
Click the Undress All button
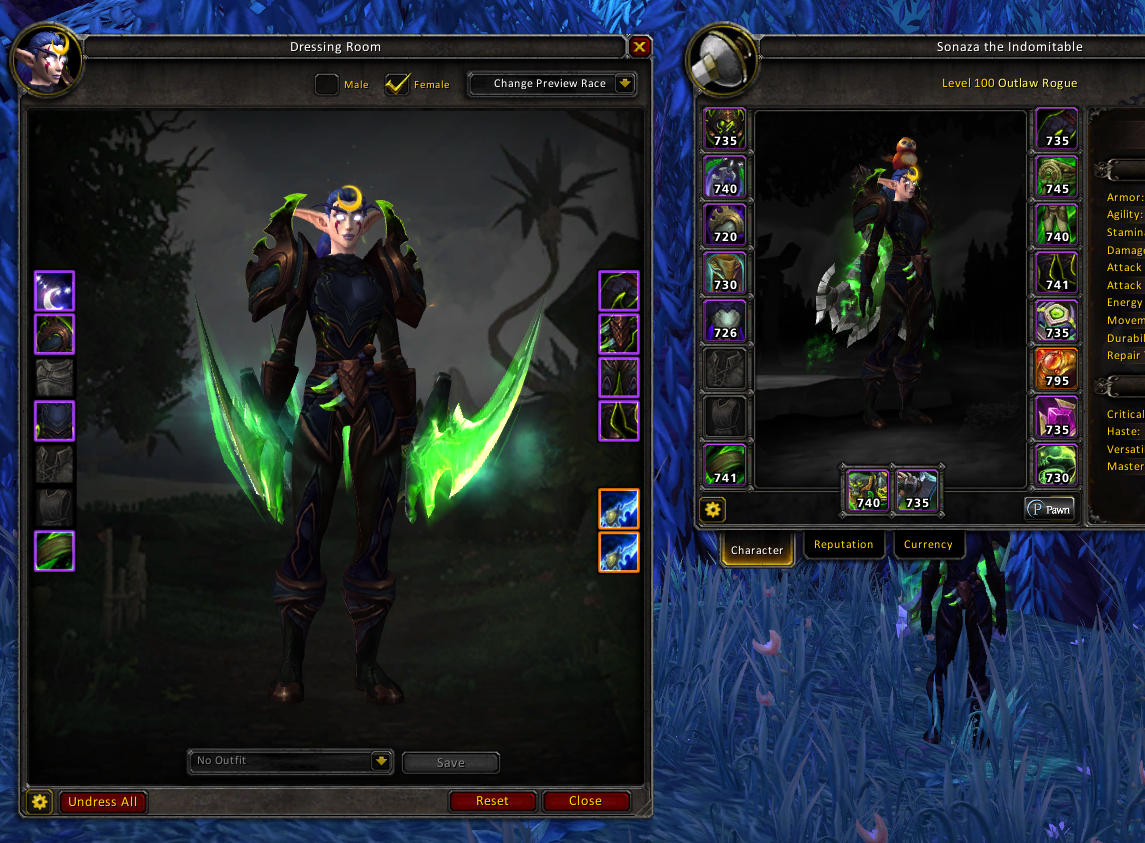[103, 802]
